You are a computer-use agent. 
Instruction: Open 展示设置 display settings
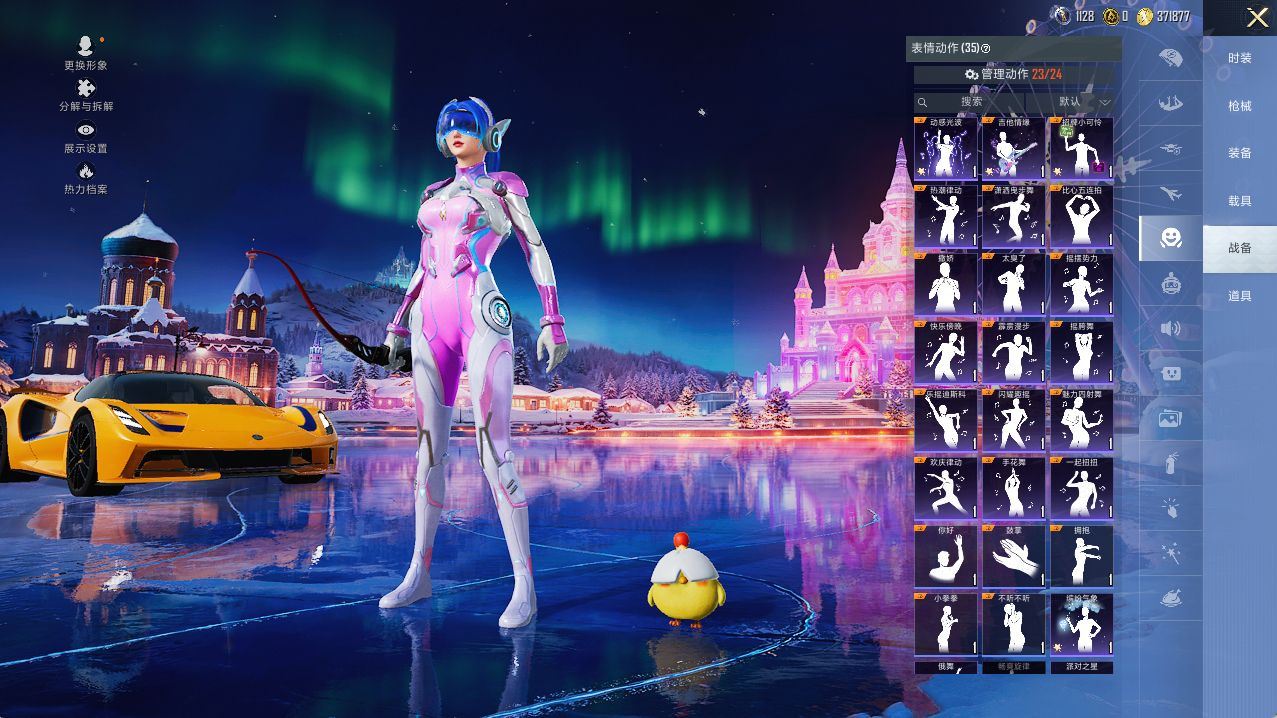point(86,137)
